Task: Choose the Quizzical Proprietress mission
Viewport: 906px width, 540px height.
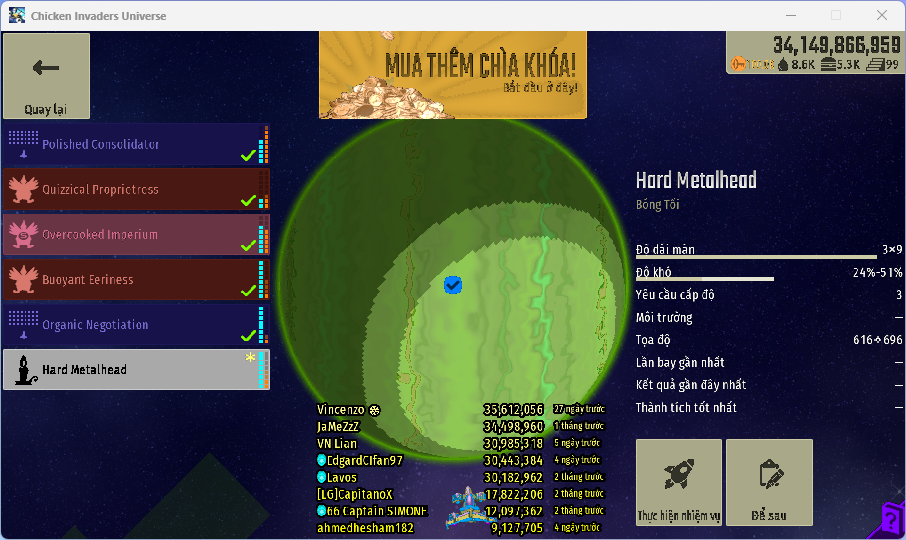Action: (x=136, y=189)
